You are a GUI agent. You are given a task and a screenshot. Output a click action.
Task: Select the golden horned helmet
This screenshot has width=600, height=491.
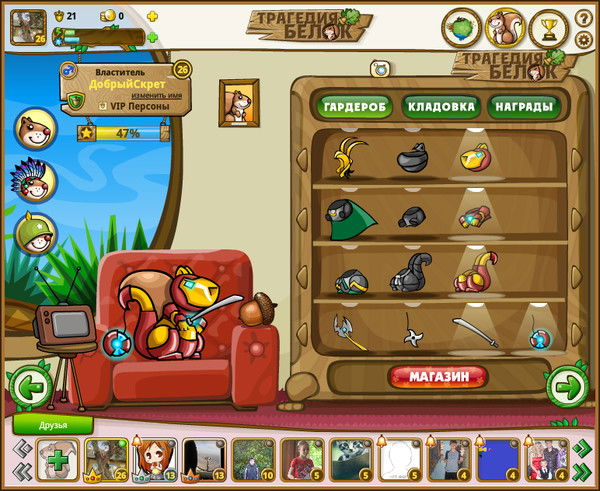coord(350,157)
